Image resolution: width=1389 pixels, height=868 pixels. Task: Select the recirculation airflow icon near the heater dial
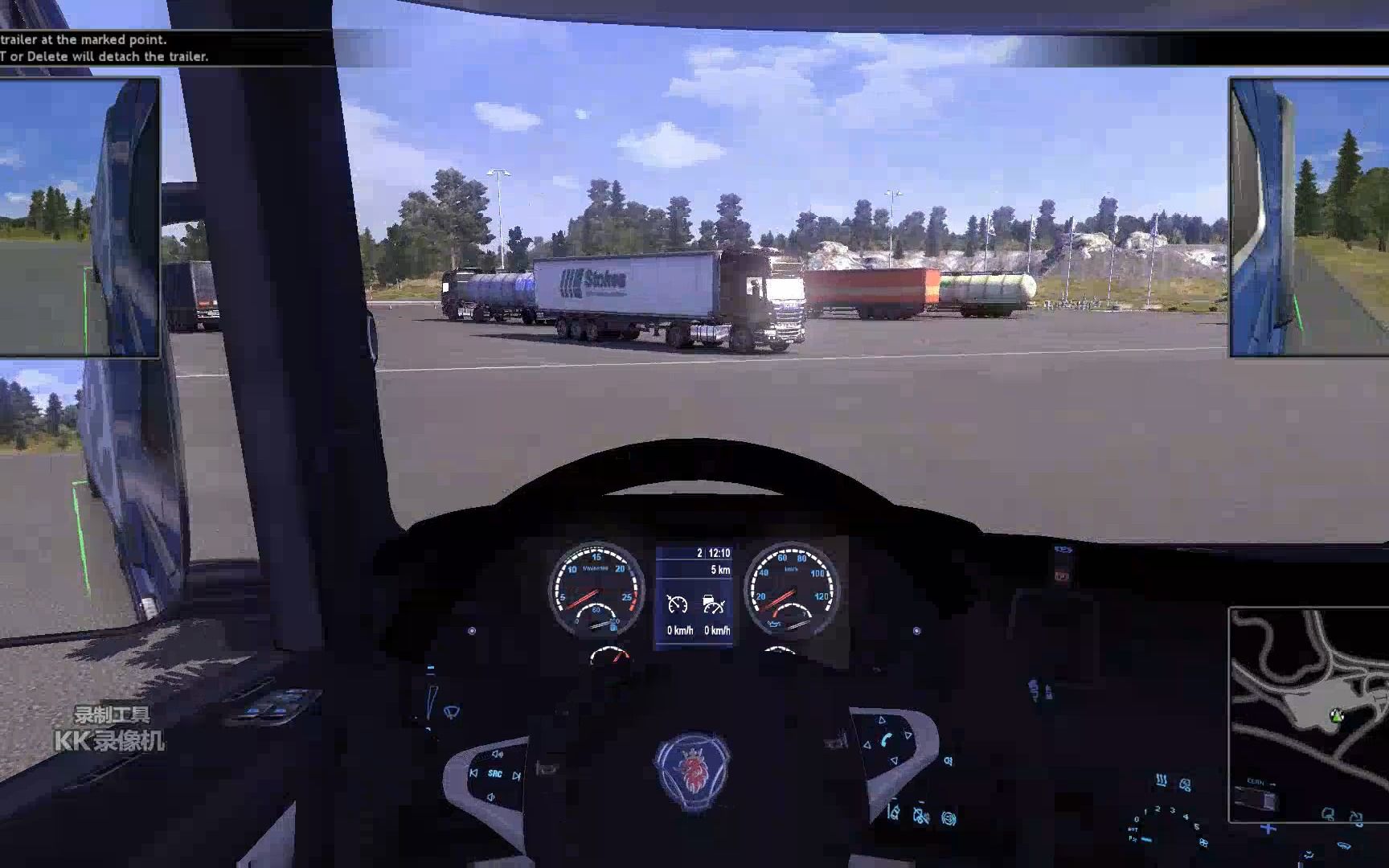coord(1185,786)
